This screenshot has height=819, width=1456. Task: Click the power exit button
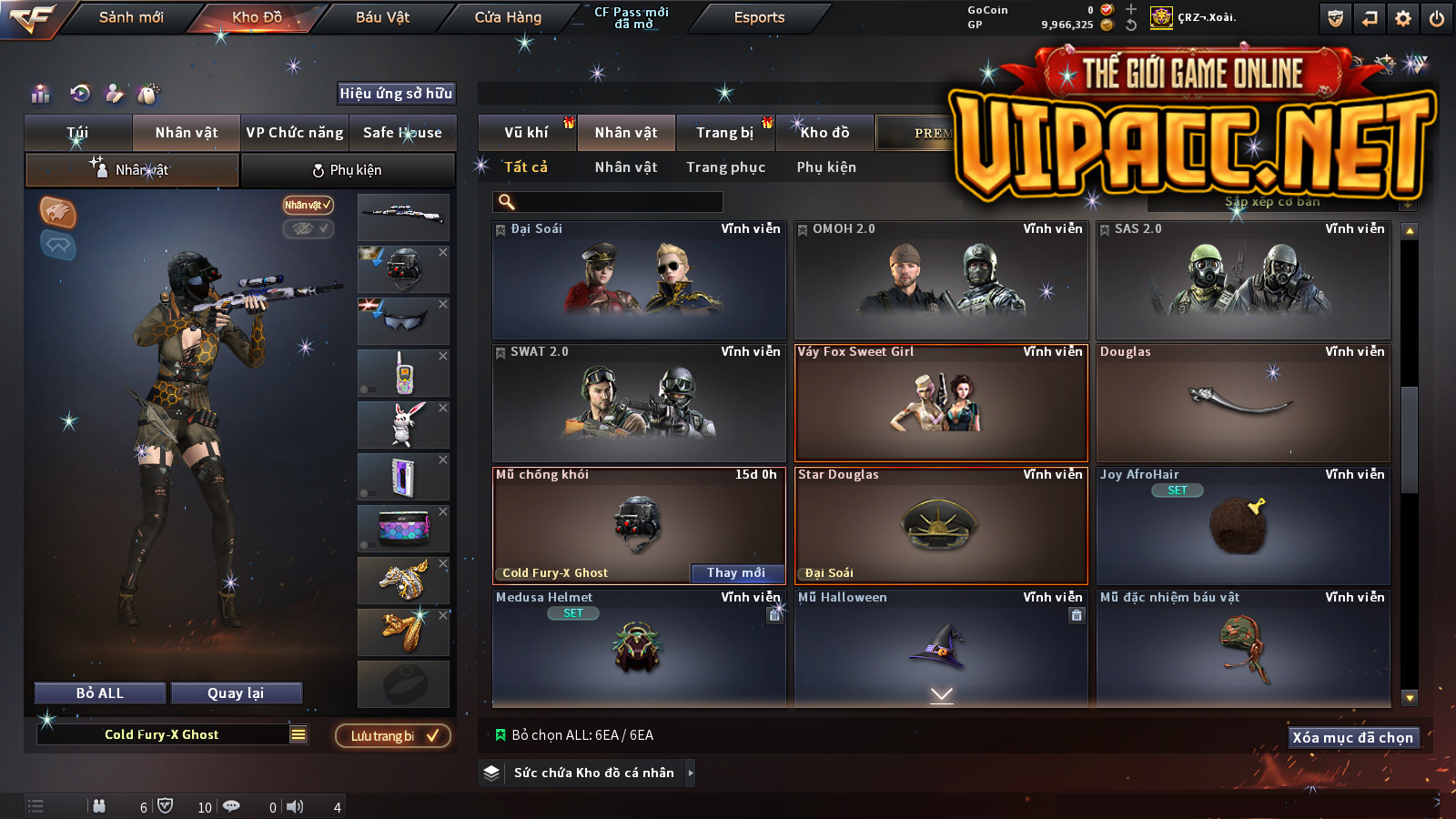pos(1437,18)
